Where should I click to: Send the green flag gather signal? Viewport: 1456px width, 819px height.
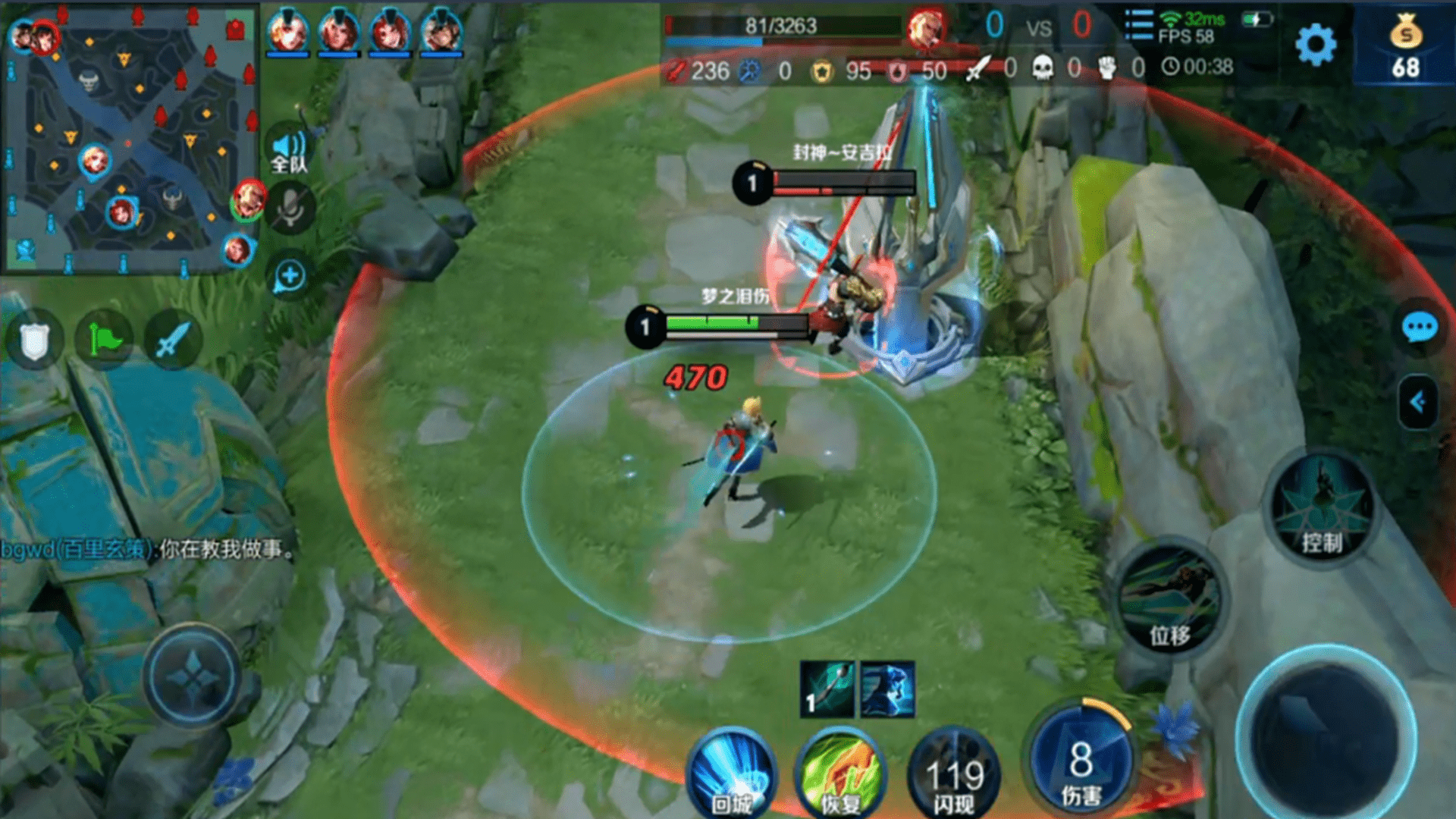(x=105, y=339)
